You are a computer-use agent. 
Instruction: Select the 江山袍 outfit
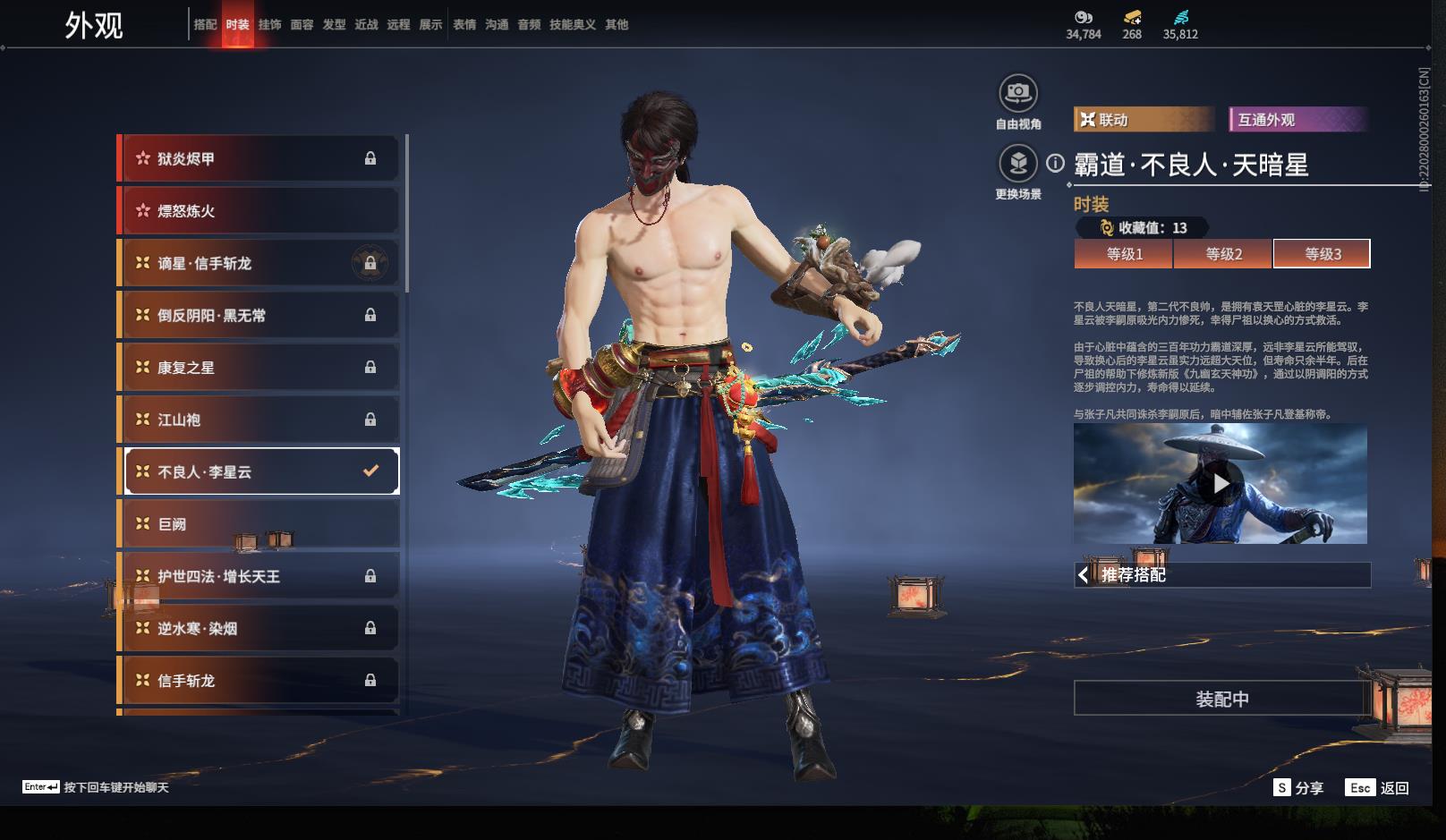pyautogui.click(x=259, y=420)
